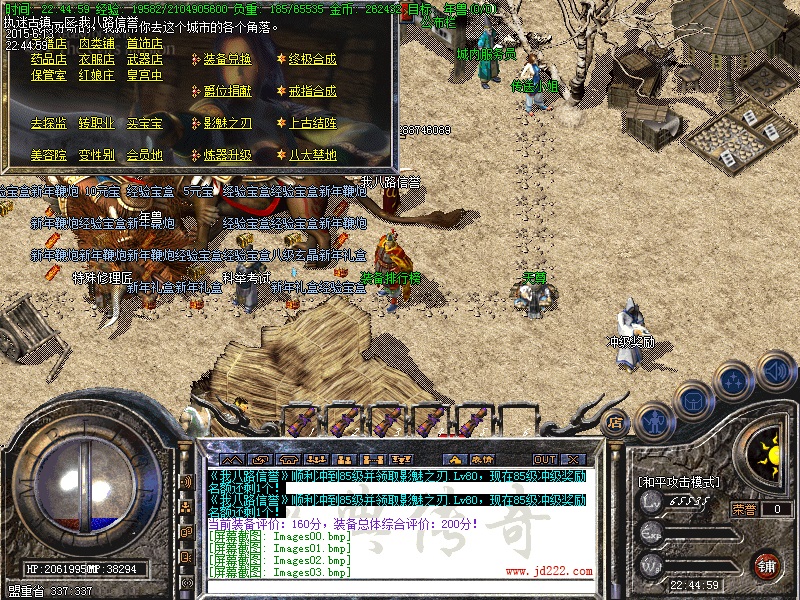Click the red 铺 stall button
Viewport: 800px width, 600px height.
(x=766, y=565)
